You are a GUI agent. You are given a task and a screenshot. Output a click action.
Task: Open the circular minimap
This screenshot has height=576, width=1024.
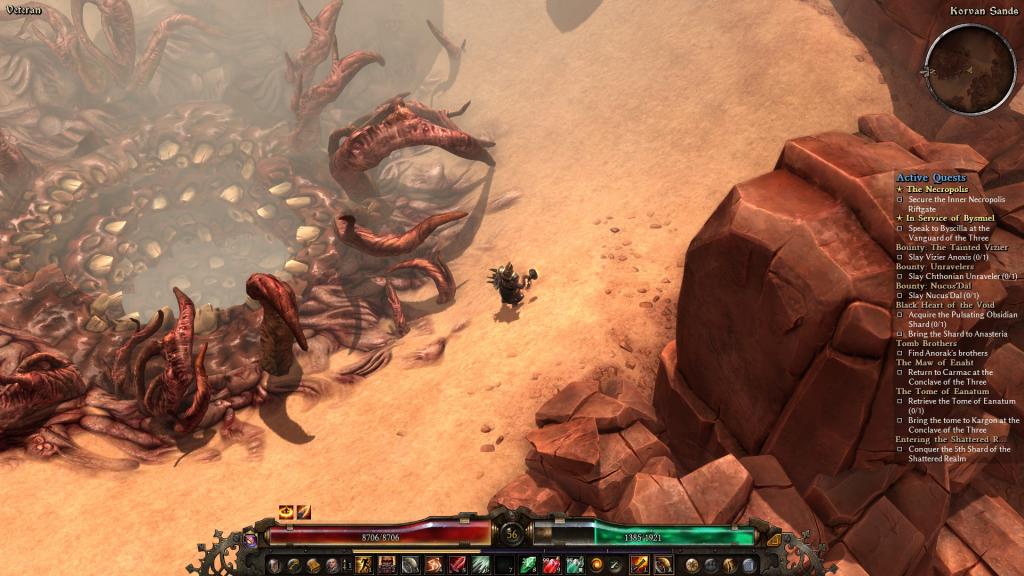pyautogui.click(x=956, y=69)
